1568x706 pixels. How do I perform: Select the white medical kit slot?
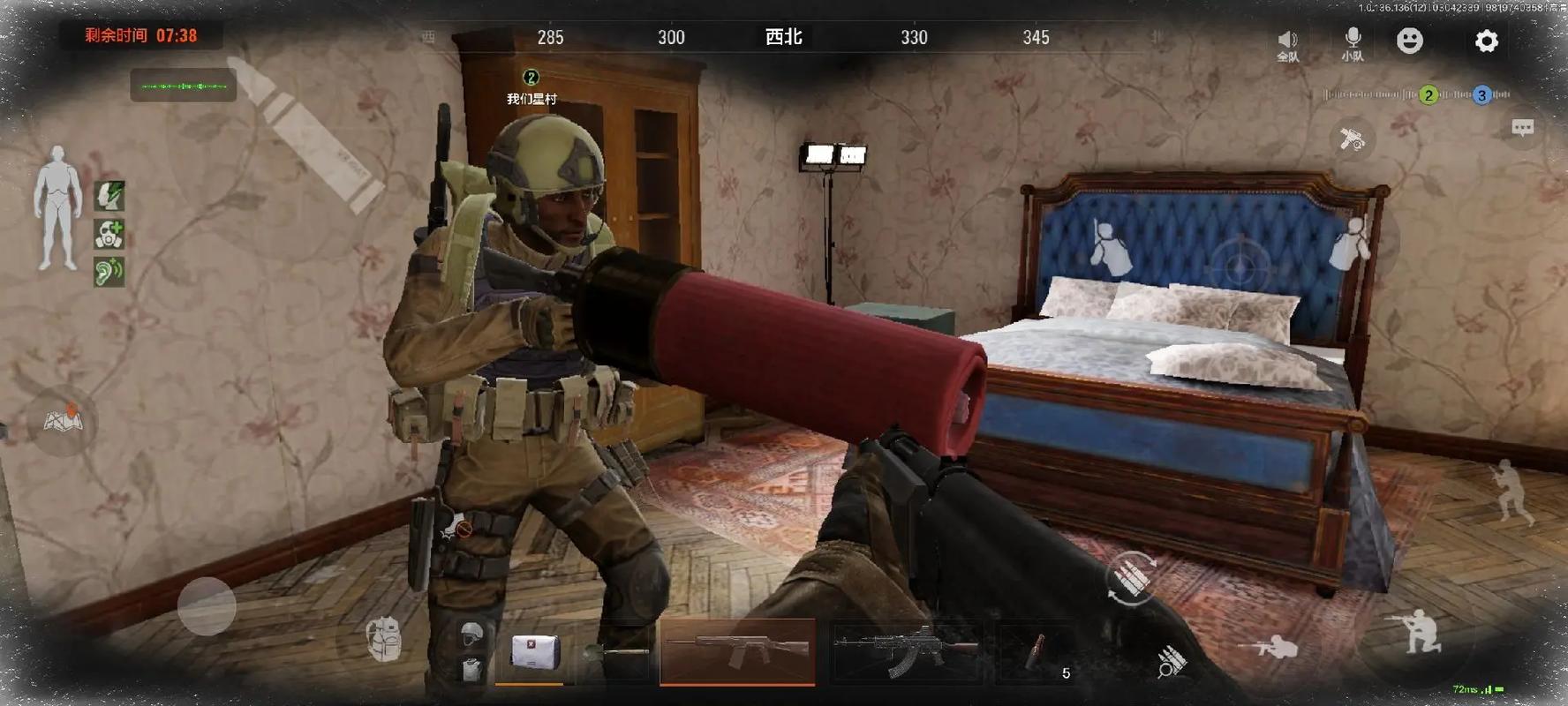tap(533, 653)
